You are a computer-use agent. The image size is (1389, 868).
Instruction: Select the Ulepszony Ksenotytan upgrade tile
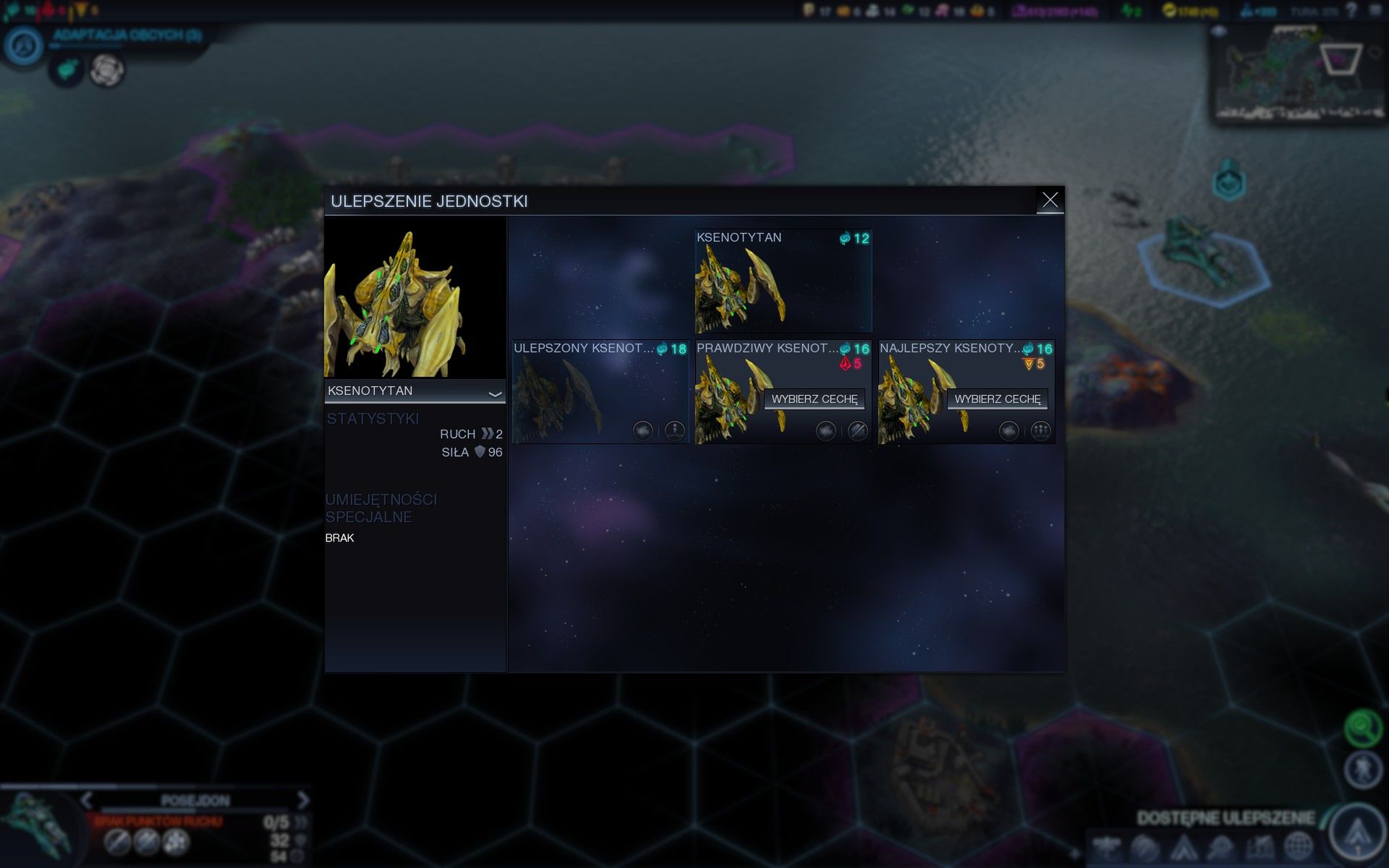tap(600, 392)
